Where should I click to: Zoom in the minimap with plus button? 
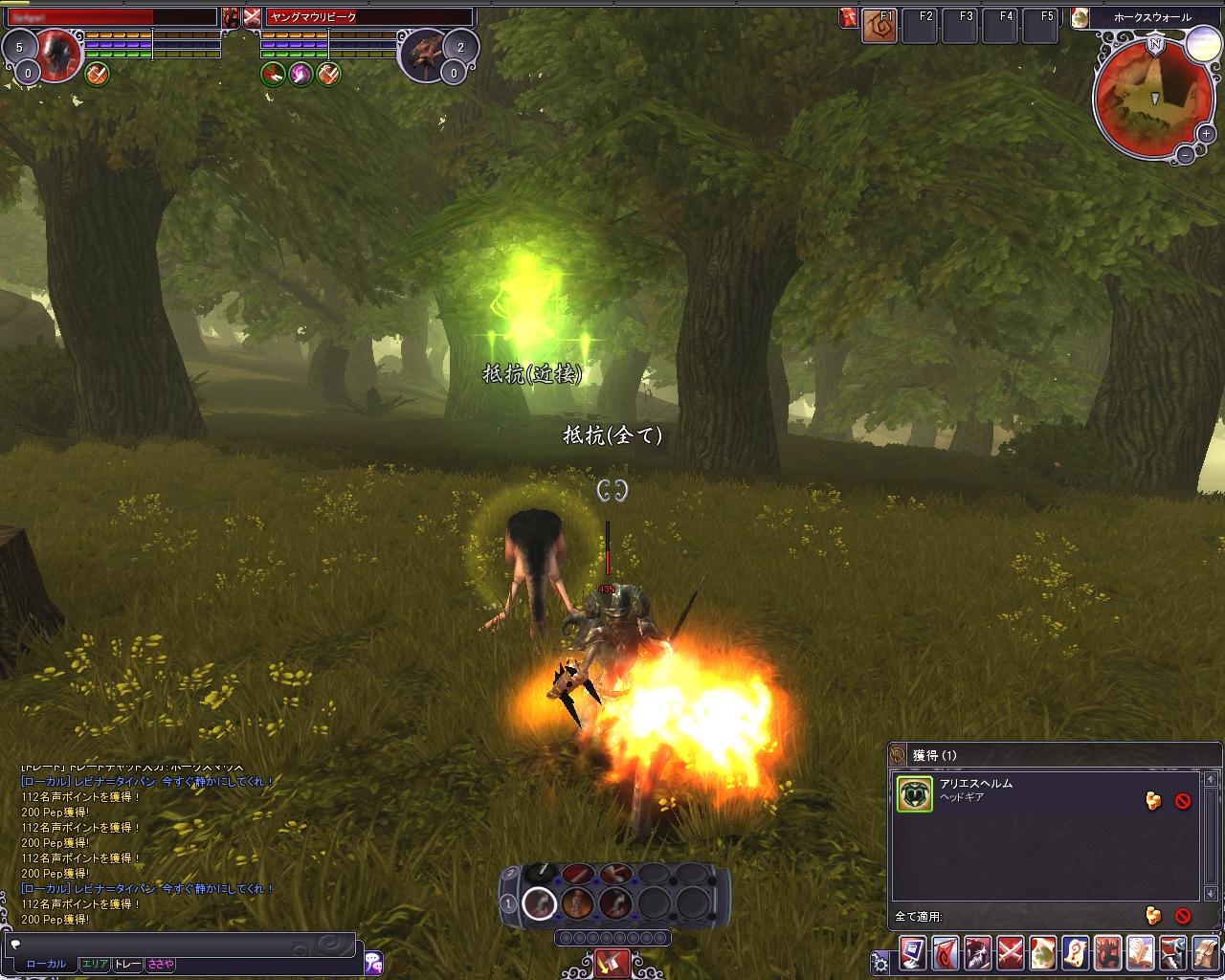tap(1207, 135)
